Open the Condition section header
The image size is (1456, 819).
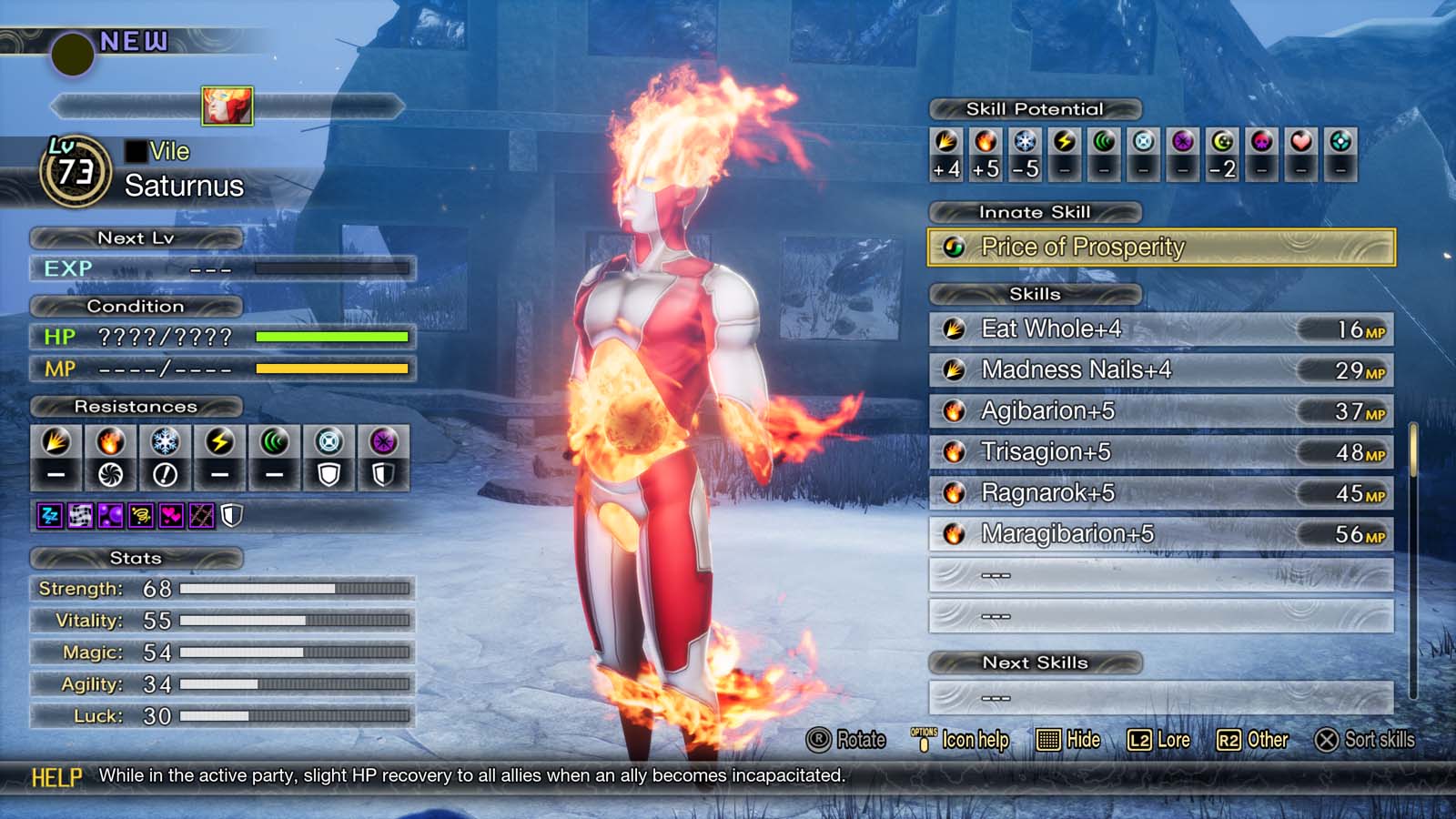(136, 307)
